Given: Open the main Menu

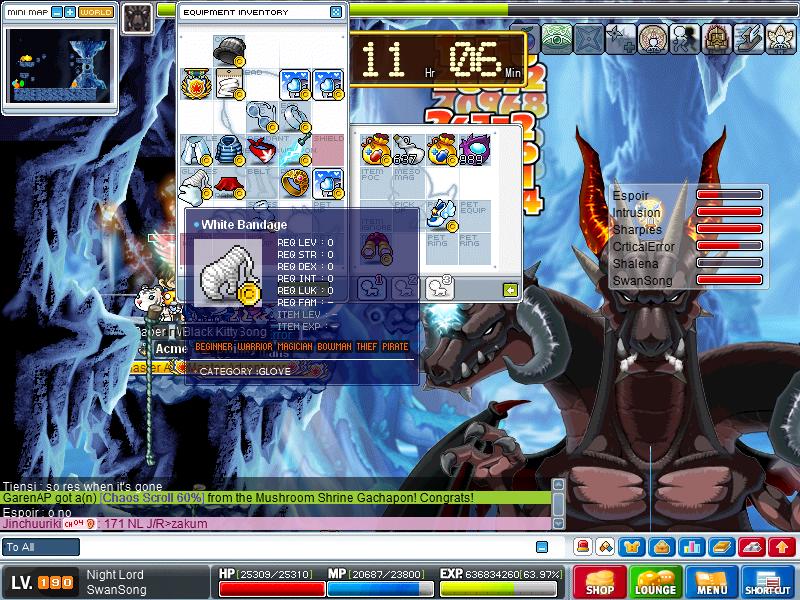Looking at the screenshot, I should 712,582.
